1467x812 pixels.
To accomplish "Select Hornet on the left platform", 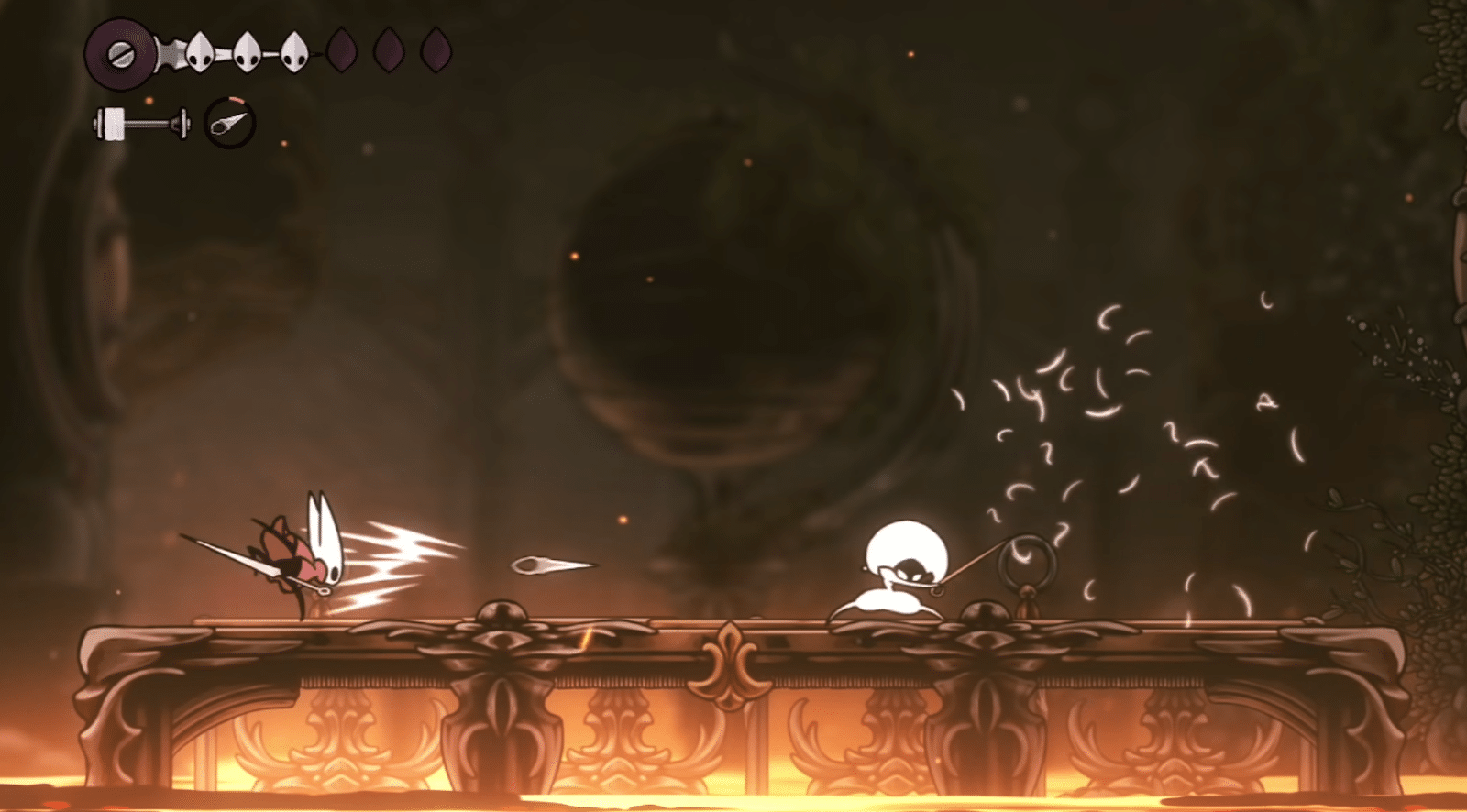I will pos(303,554).
